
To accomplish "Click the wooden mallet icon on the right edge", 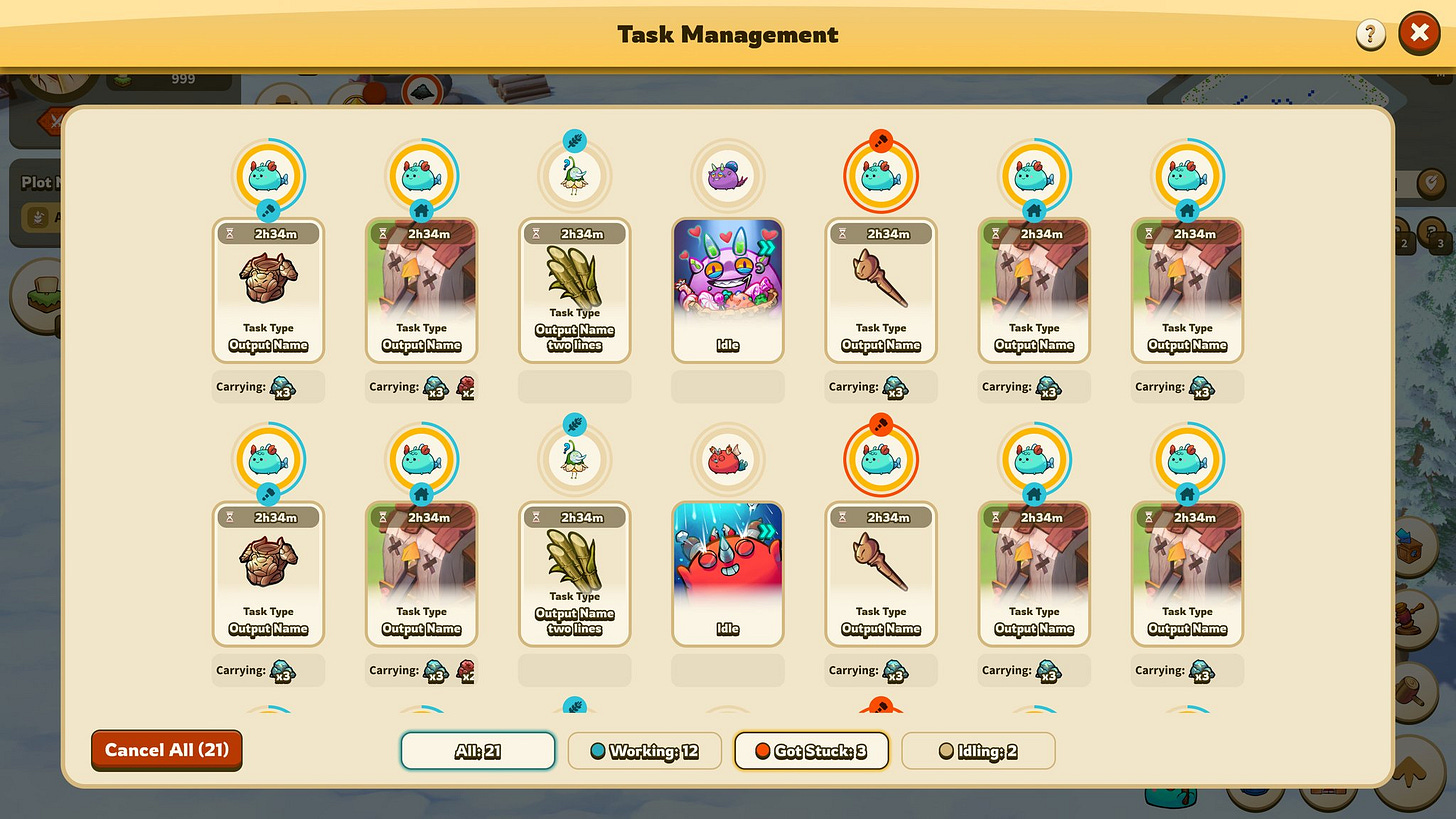I will (1408, 690).
